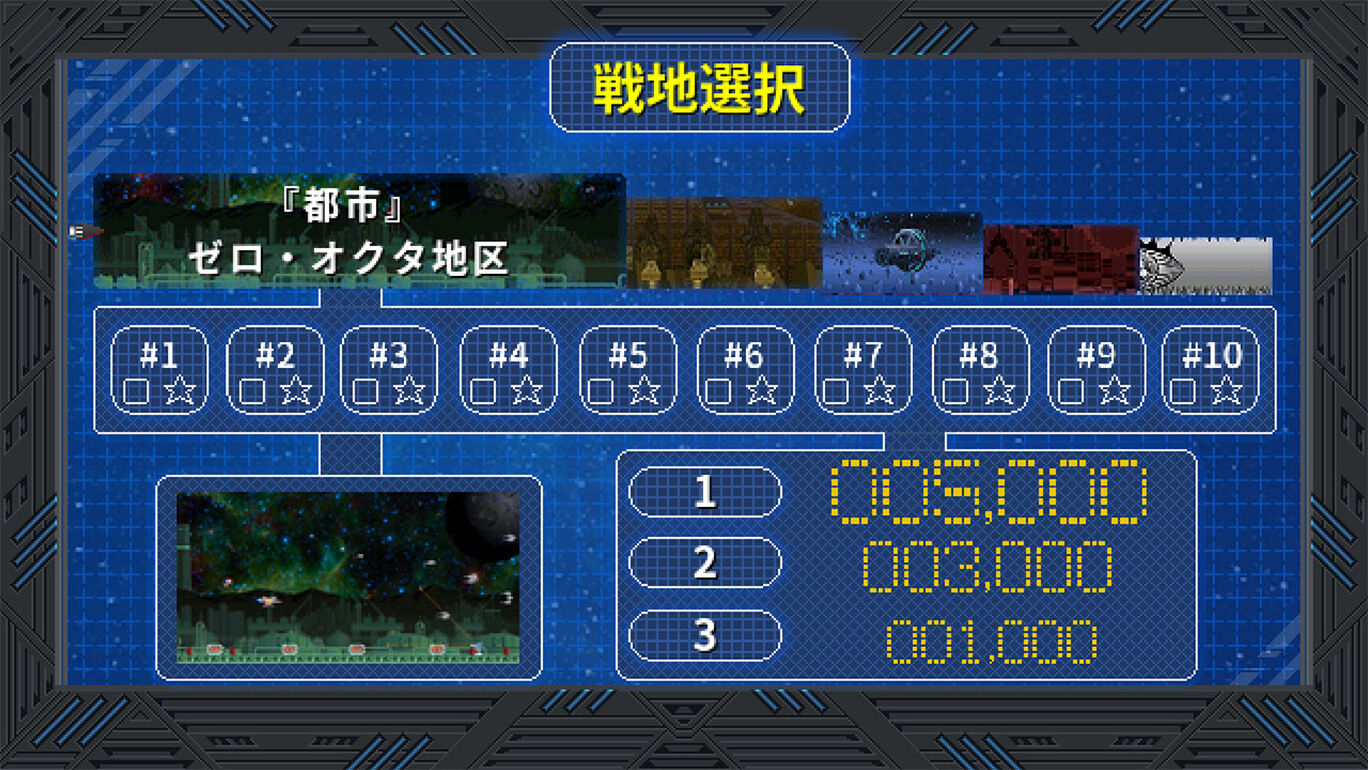This screenshot has height=770, width=1368.
Task: Select rank 2 high score entry
Action: [704, 563]
